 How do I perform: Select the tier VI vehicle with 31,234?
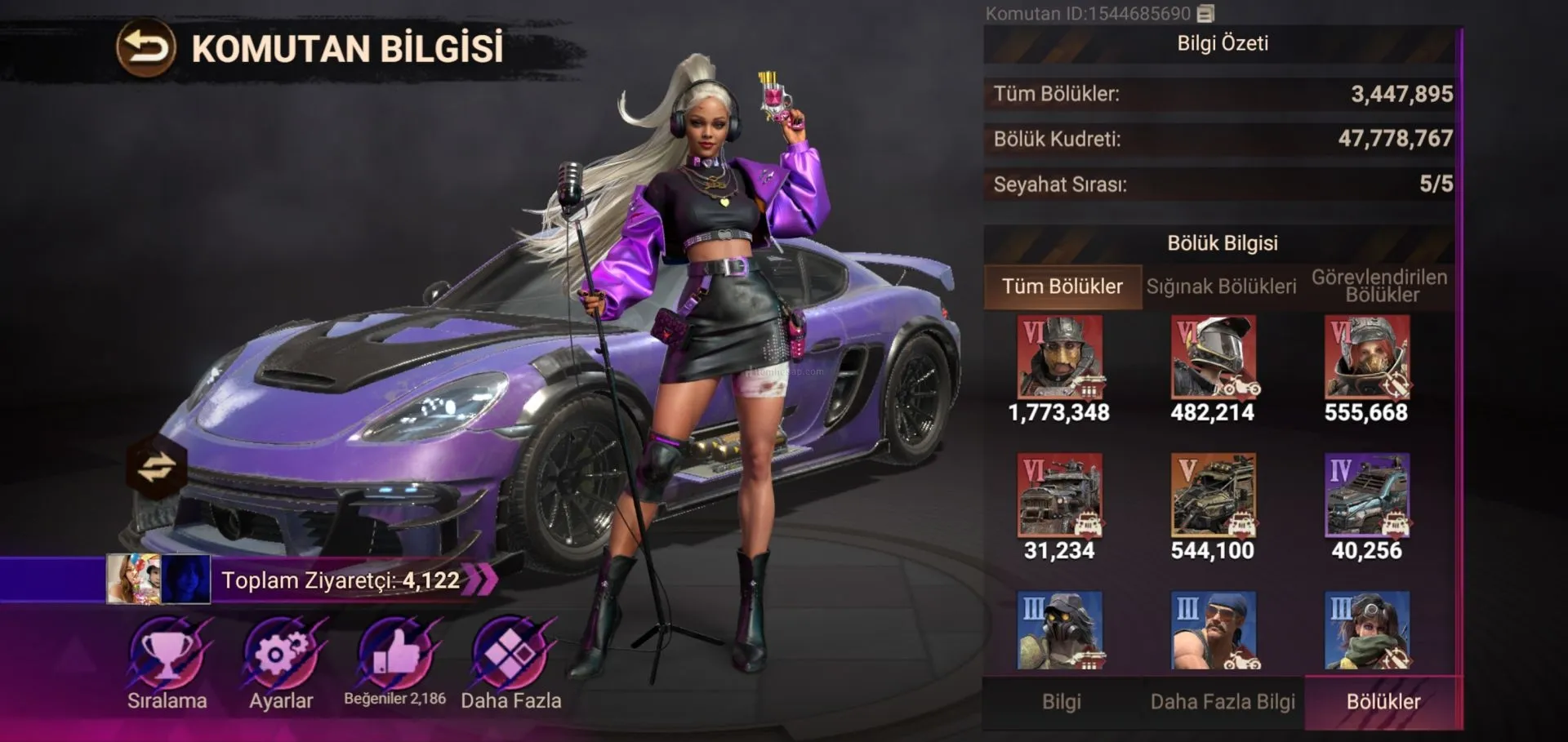[1059, 495]
